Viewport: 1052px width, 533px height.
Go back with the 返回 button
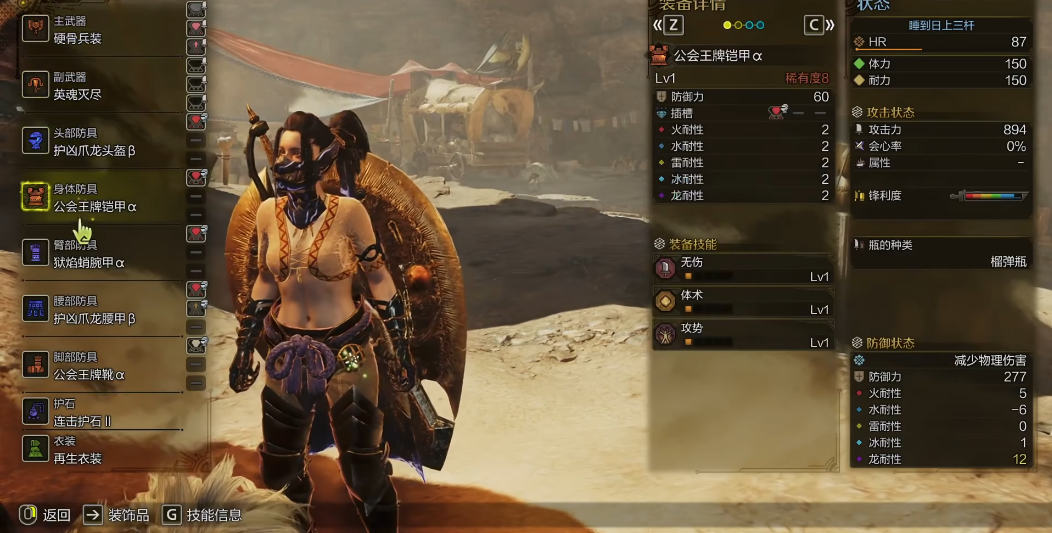point(46,515)
